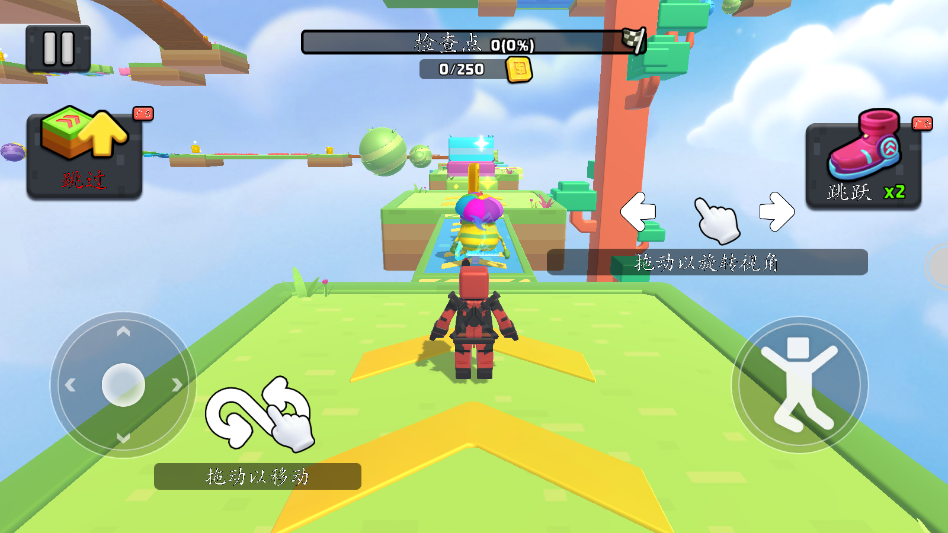This screenshot has width=948, height=533.
Task: Pause the game with the pause button
Action: point(58,49)
